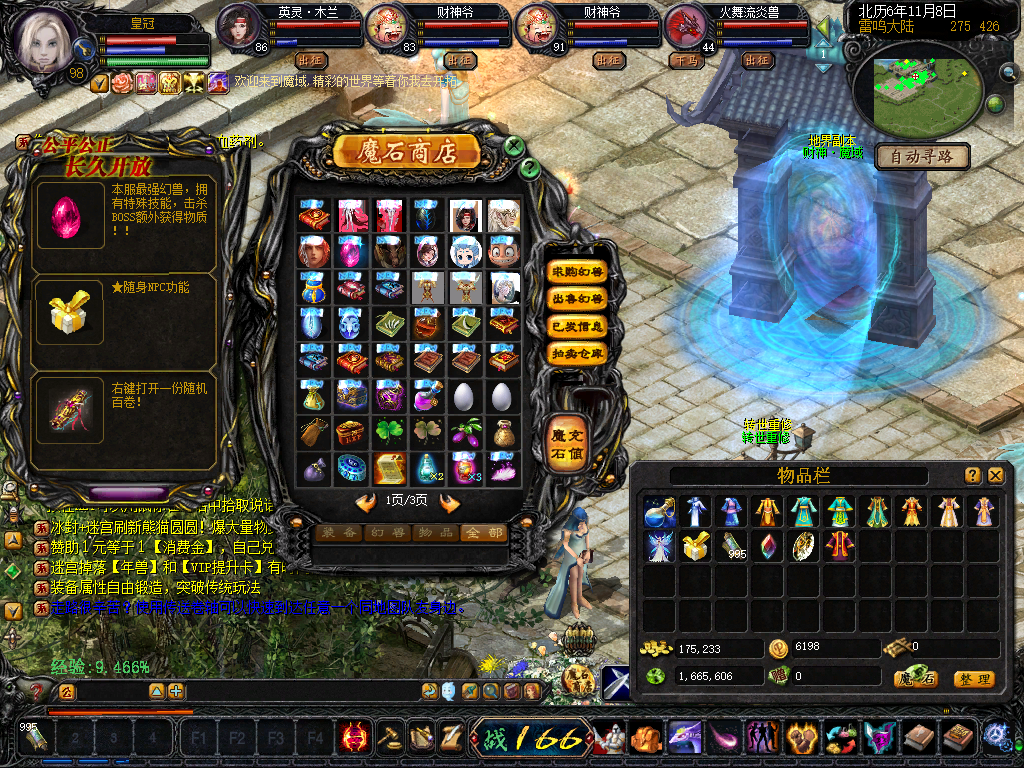Image resolution: width=1024 pixels, height=768 pixels.
Task: Select the 物品 shop tab
Action: pyautogui.click(x=435, y=533)
